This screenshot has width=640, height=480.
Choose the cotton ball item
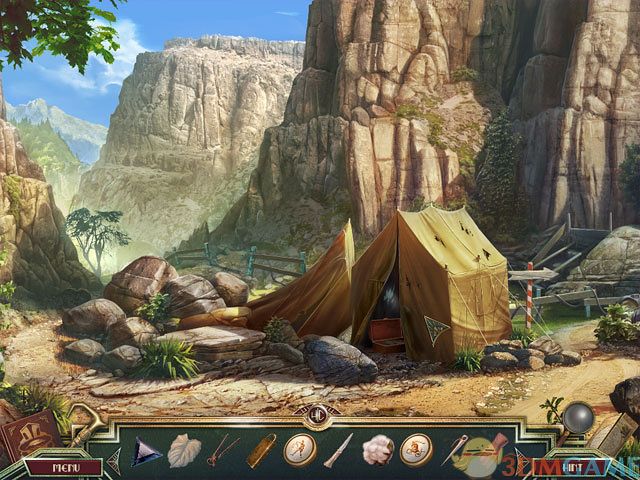tap(377, 450)
